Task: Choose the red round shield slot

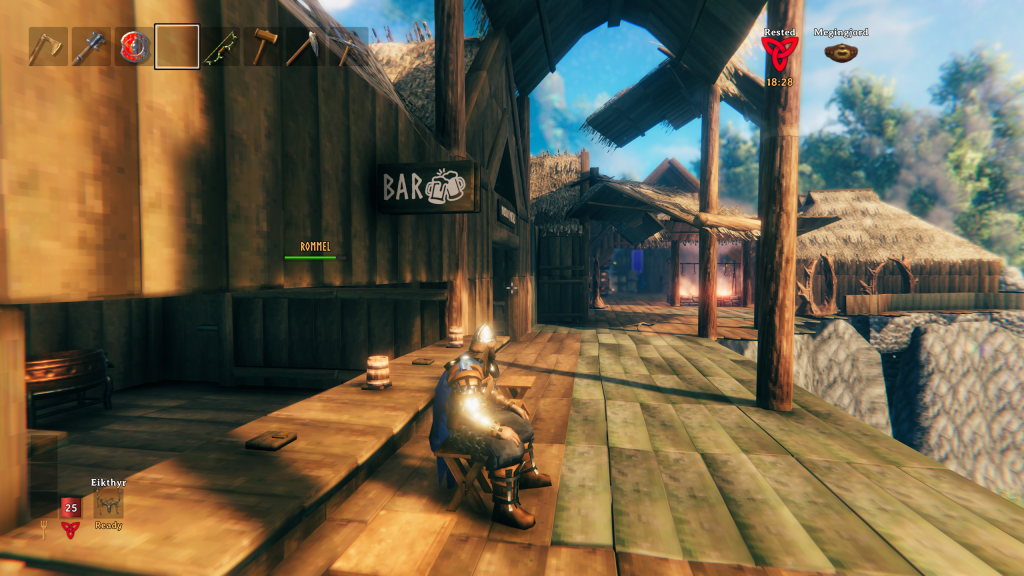Action: (133, 47)
